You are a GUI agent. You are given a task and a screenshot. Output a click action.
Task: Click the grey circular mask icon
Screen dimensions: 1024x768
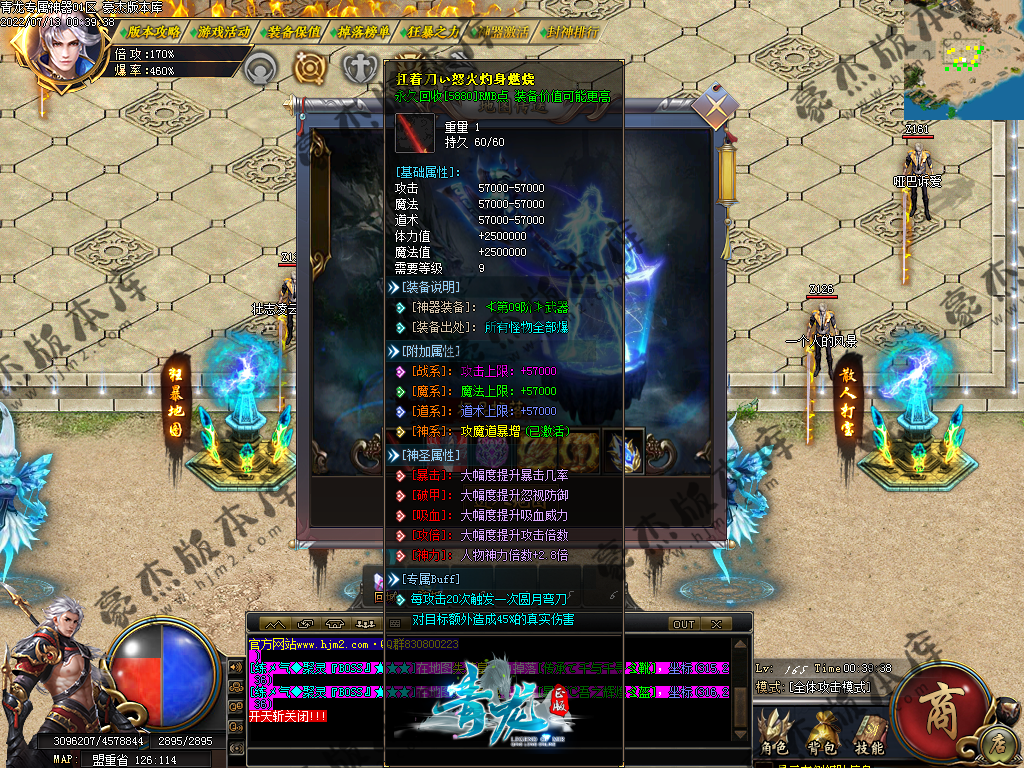262,69
